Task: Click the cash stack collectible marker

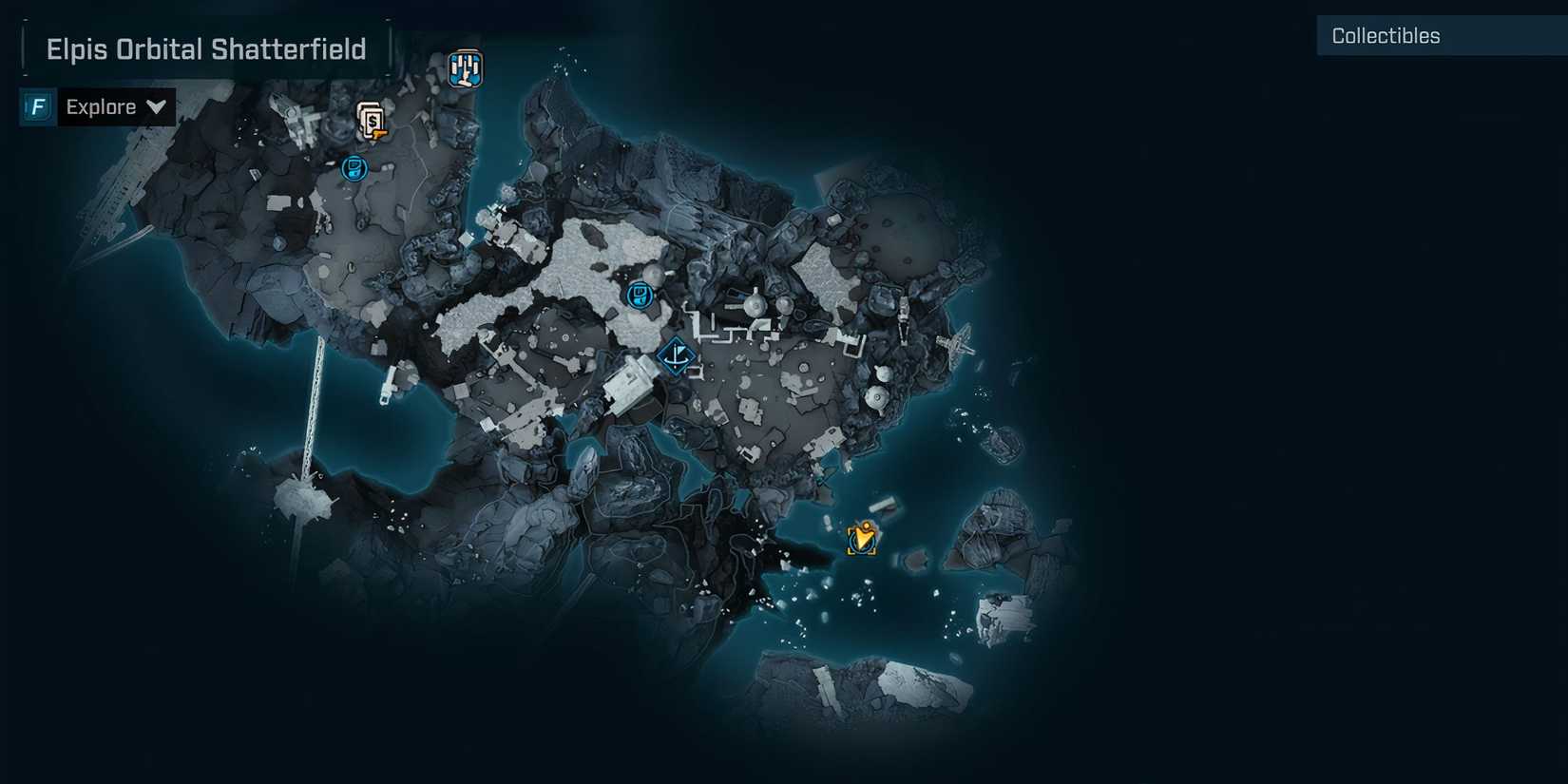Action: pos(371,122)
